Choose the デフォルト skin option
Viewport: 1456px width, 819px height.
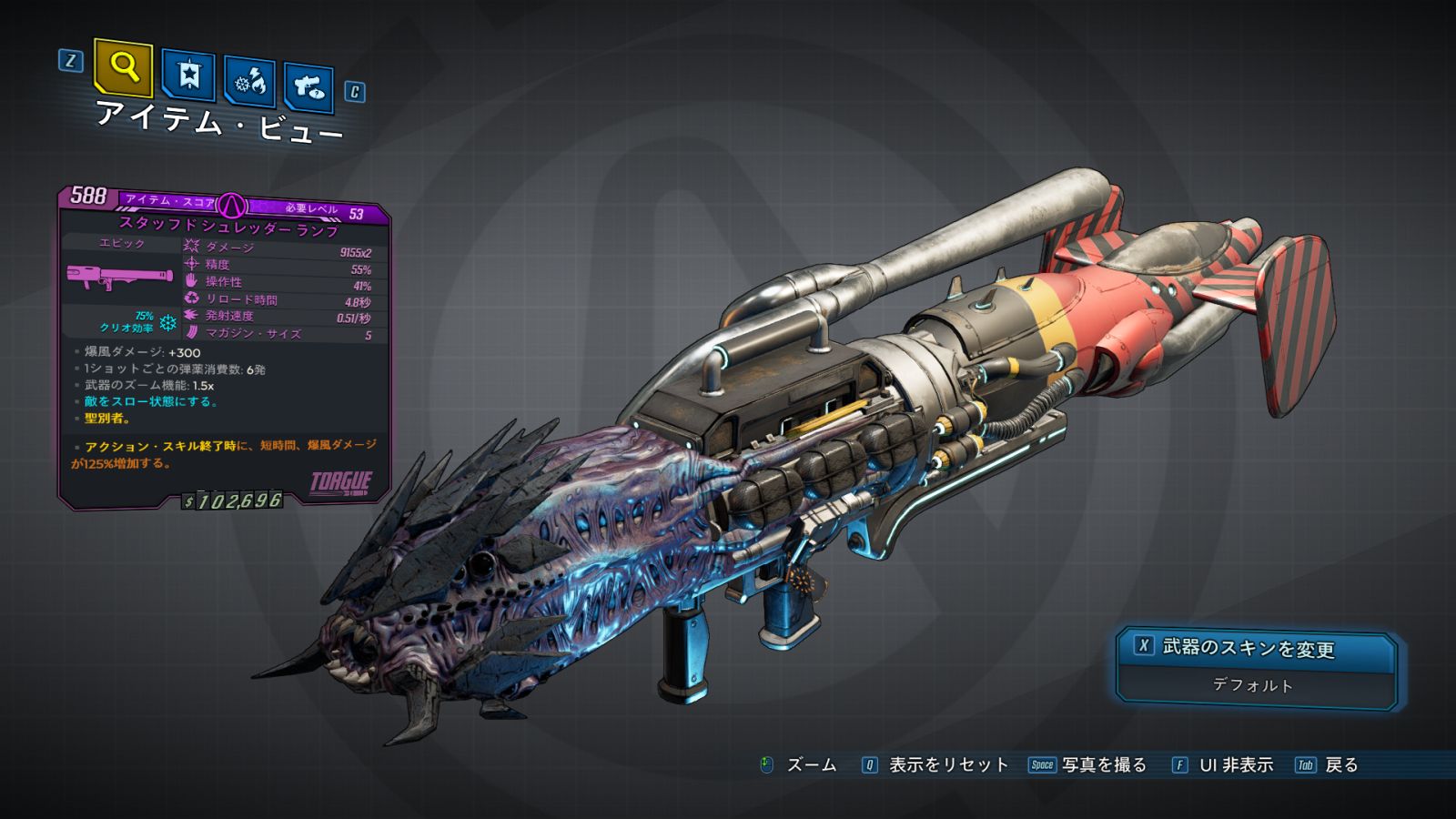click(1253, 685)
